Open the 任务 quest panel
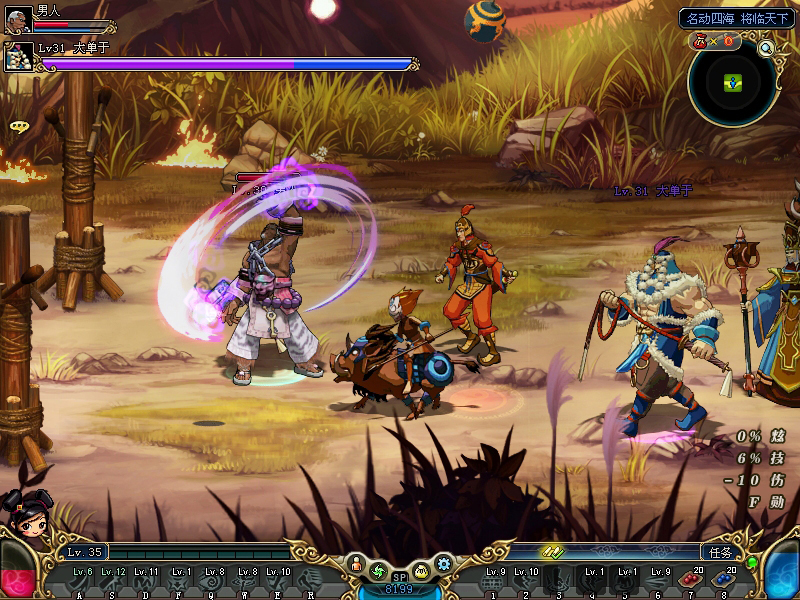This screenshot has height=600, width=800. pyautogui.click(x=719, y=551)
